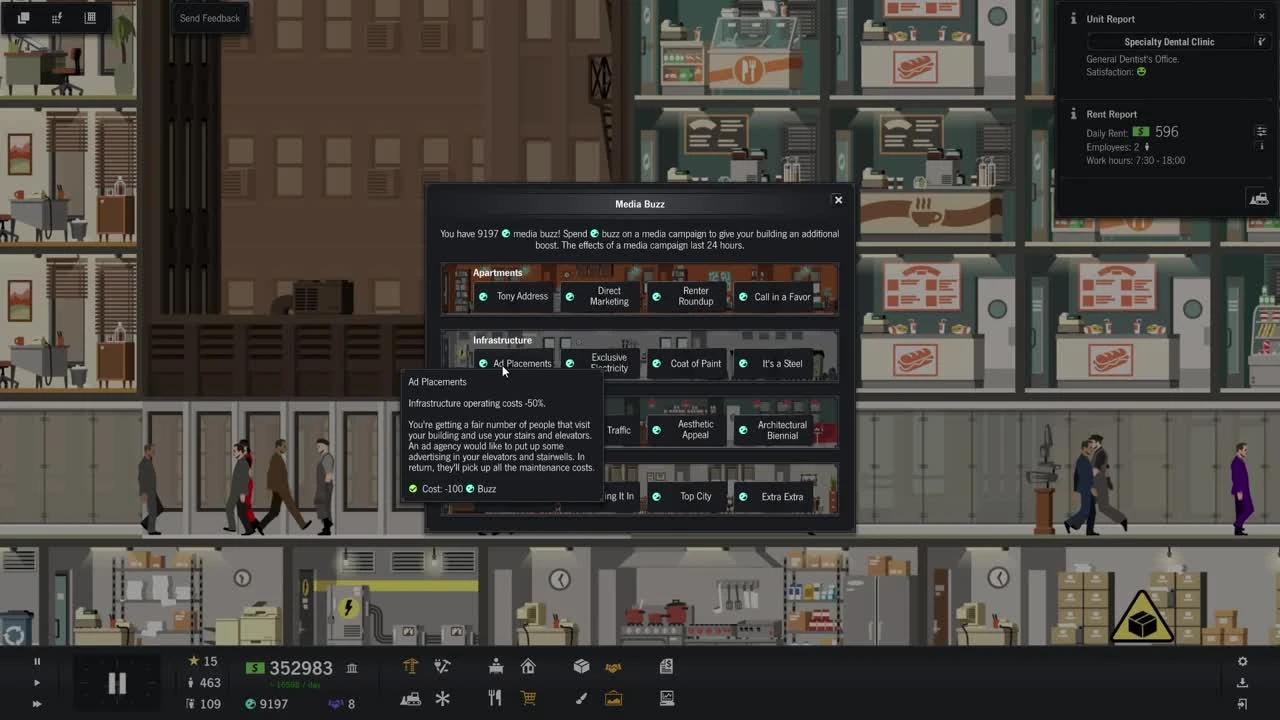Toggle the electrical grid overlay
Image resolution: width=1280 pixels, height=720 pixels.
pyautogui.click(x=56, y=17)
